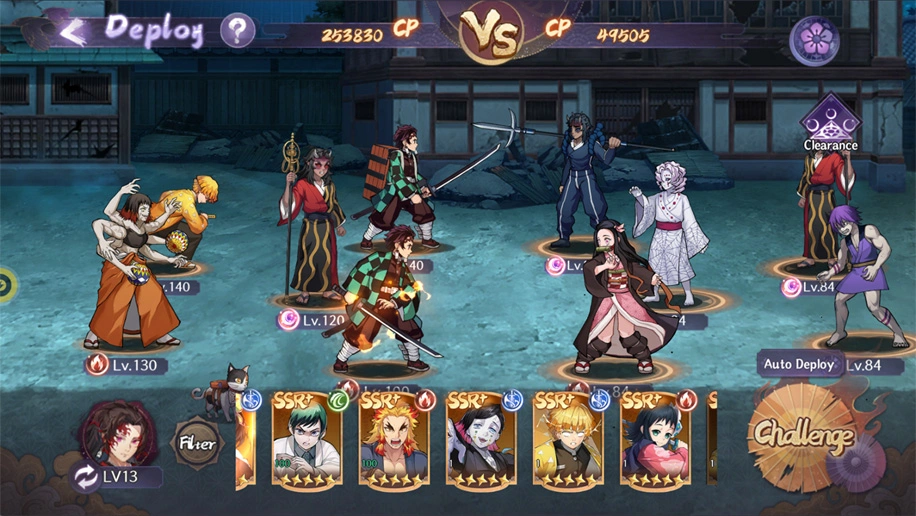Activate Auto Deploy
The width and height of the screenshot is (916, 516).
799,364
